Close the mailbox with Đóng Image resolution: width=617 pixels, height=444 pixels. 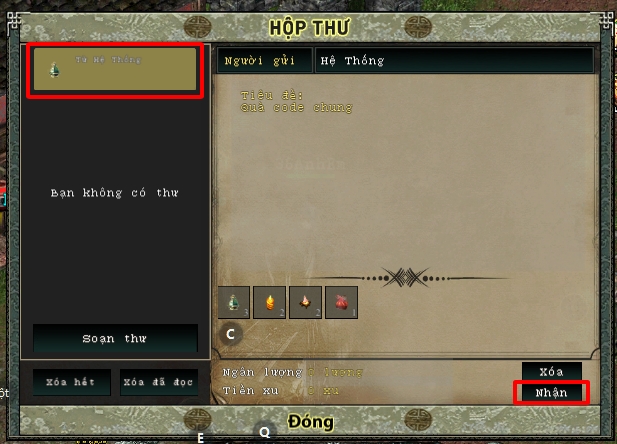point(309,421)
